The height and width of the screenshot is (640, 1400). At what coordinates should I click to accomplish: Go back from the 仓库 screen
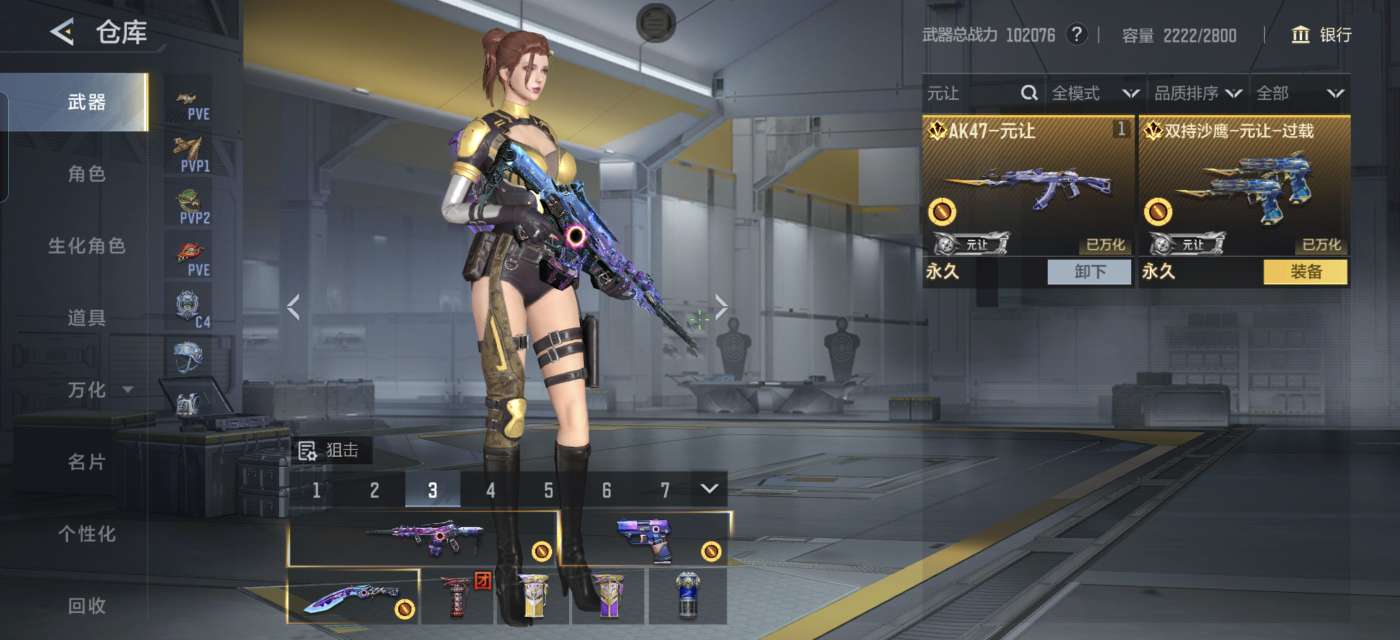62,33
